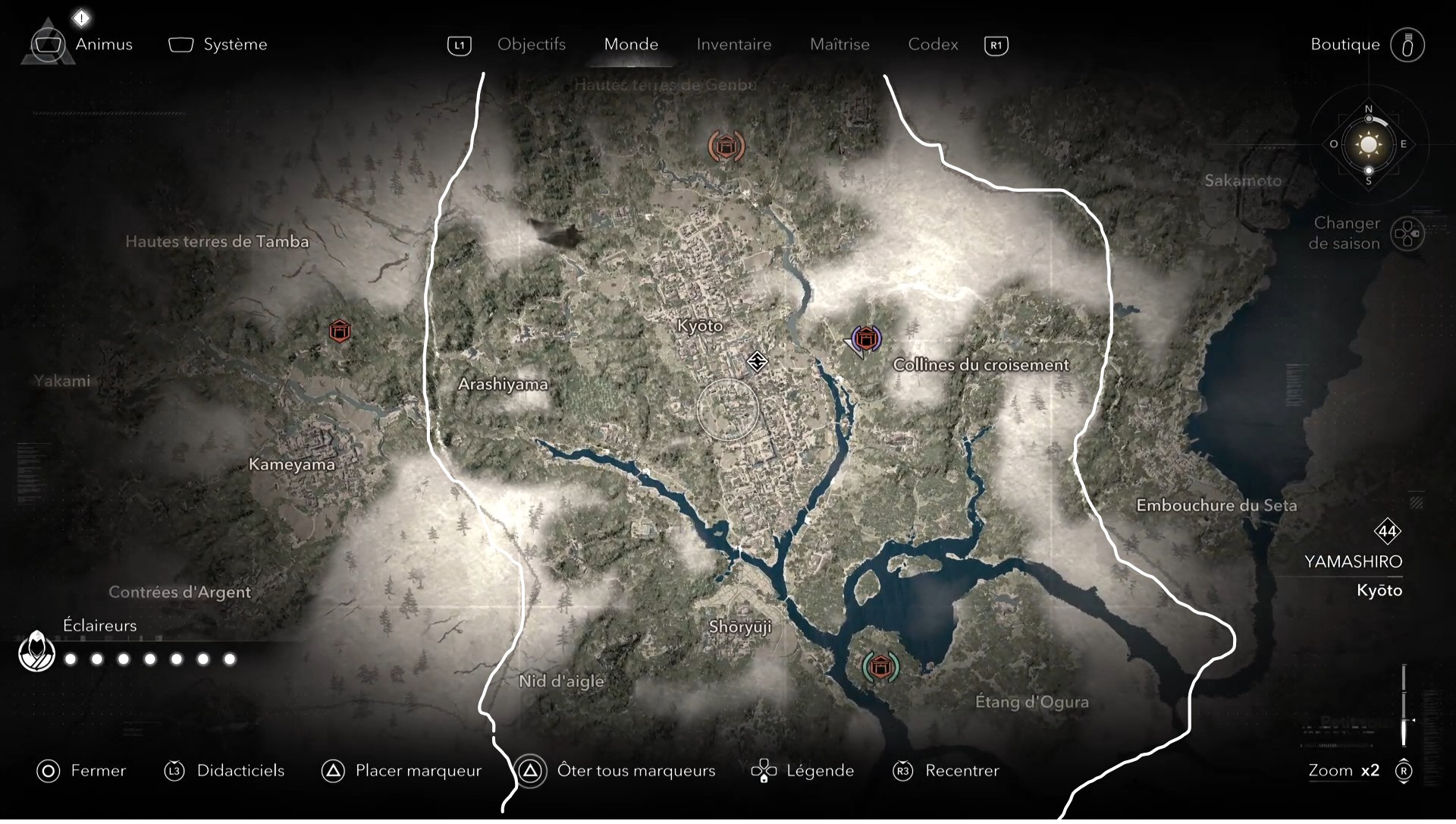The width and height of the screenshot is (1456, 824).
Task: Click the exclamation notification above the Animus icon
Action: [80, 17]
